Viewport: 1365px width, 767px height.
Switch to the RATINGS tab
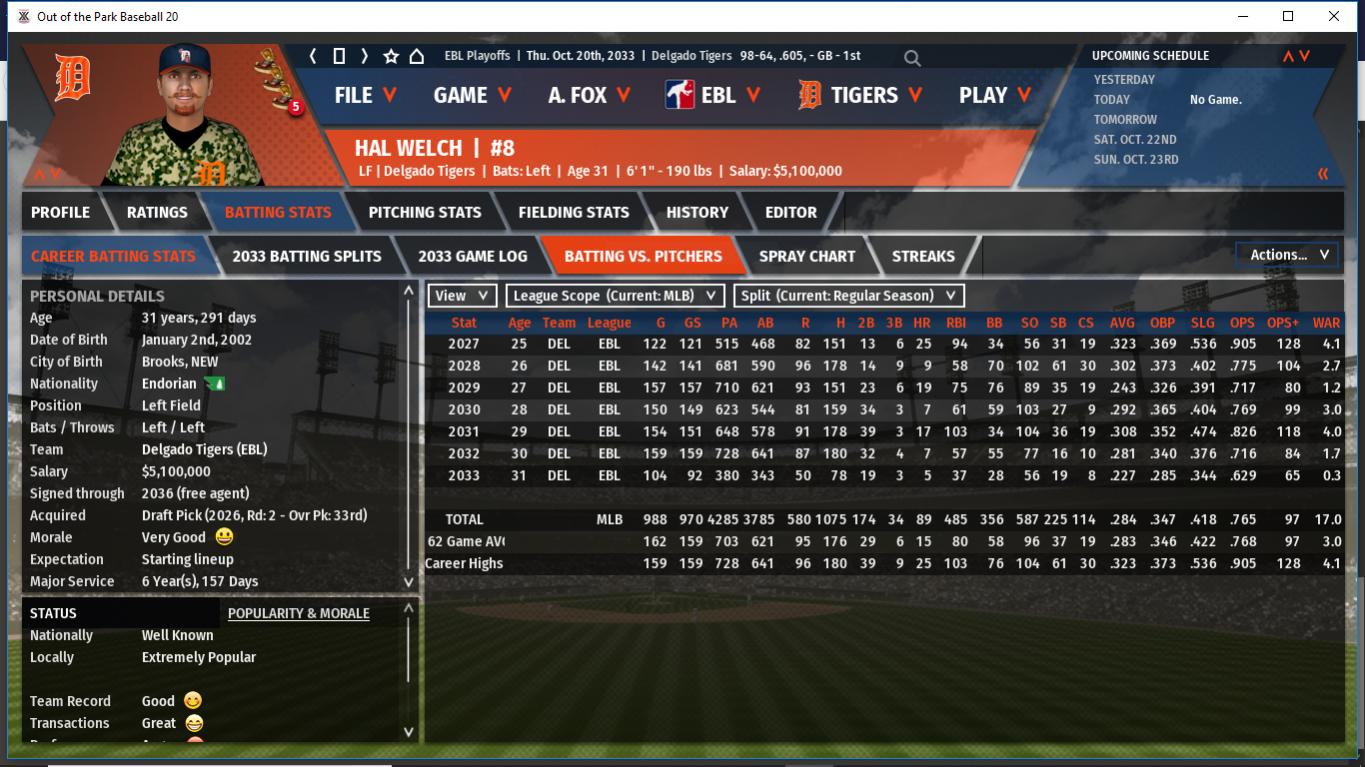[x=157, y=212]
